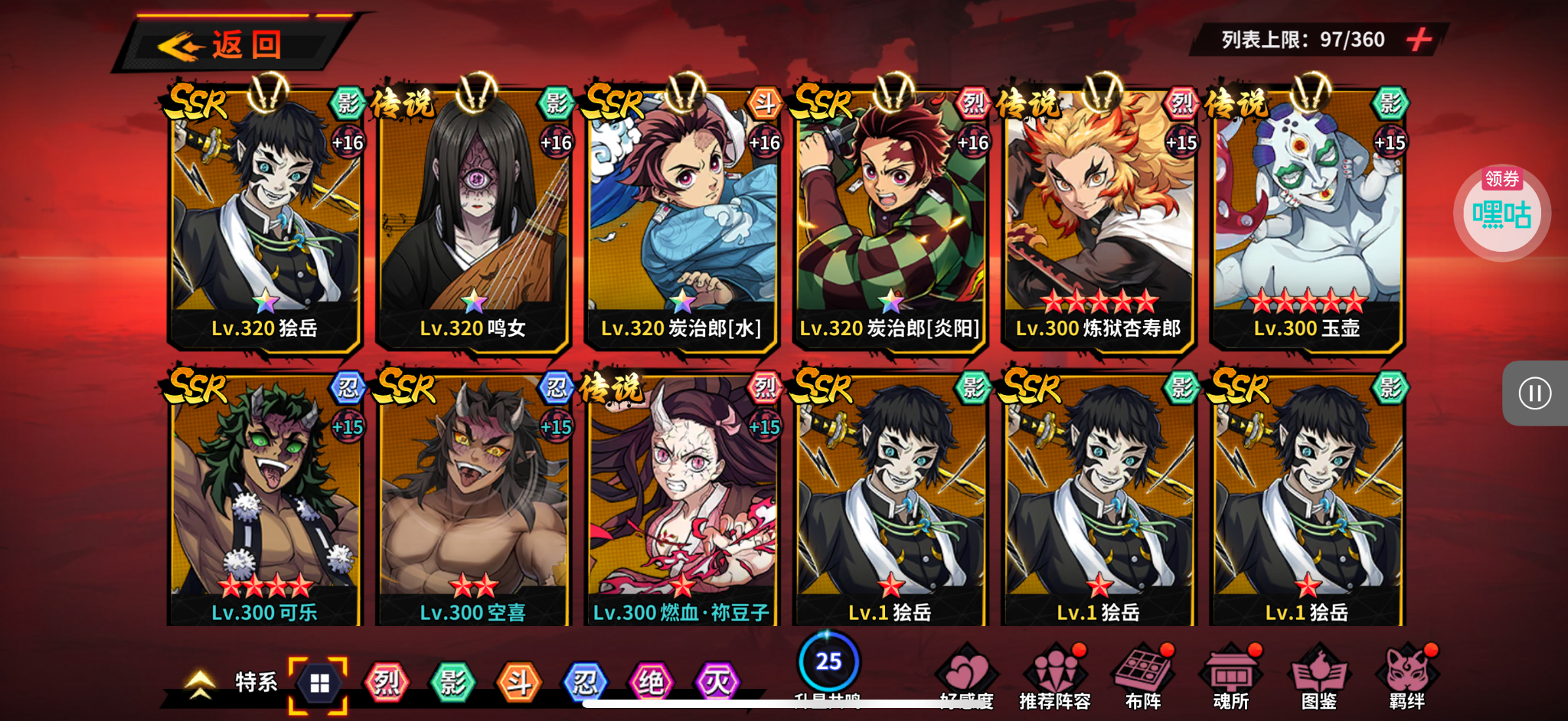Click the pause overlay button
Viewport: 1568px width, 721px height.
coord(1534,393)
